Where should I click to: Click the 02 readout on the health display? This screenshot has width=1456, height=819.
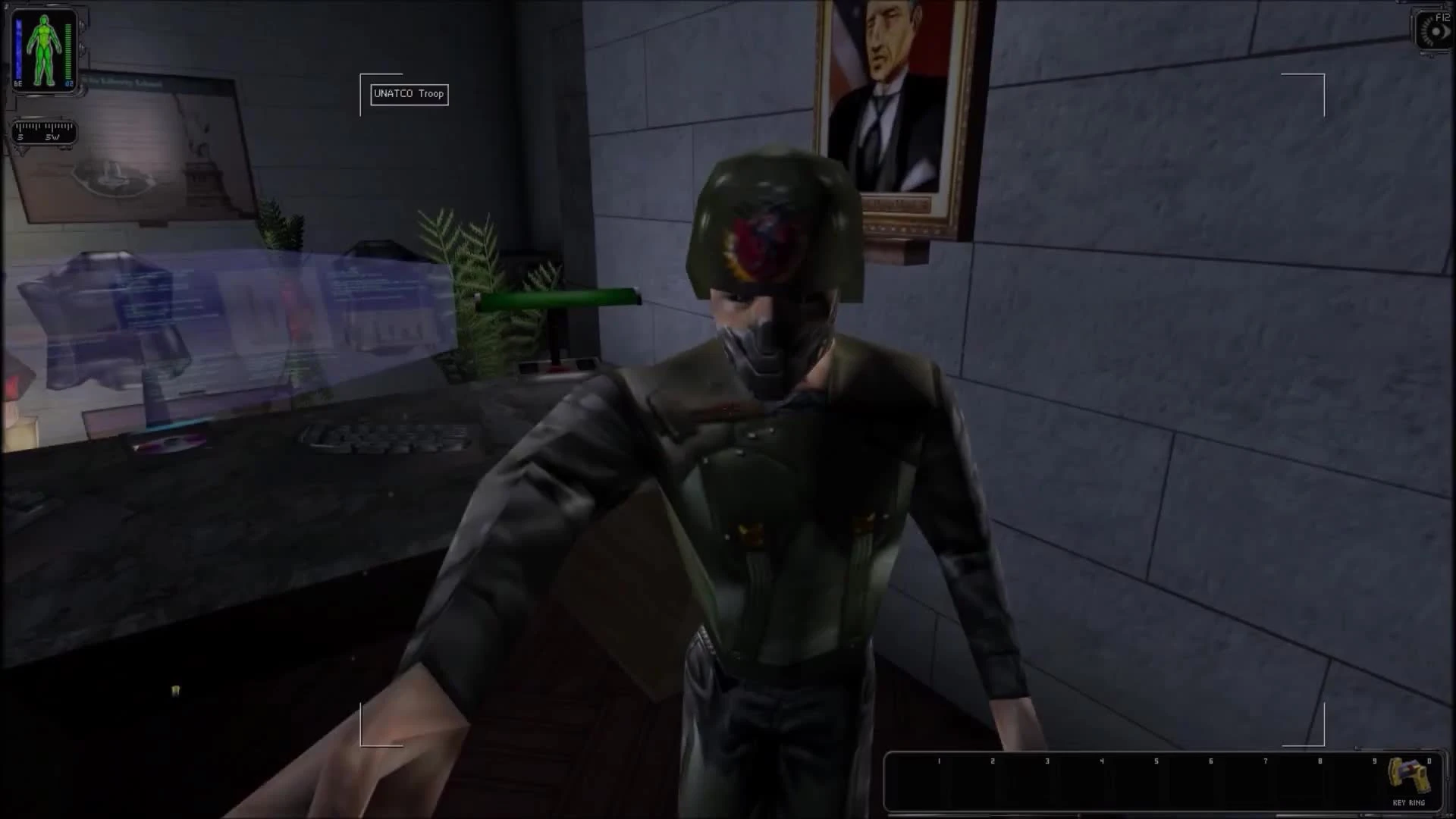pyautogui.click(x=69, y=83)
